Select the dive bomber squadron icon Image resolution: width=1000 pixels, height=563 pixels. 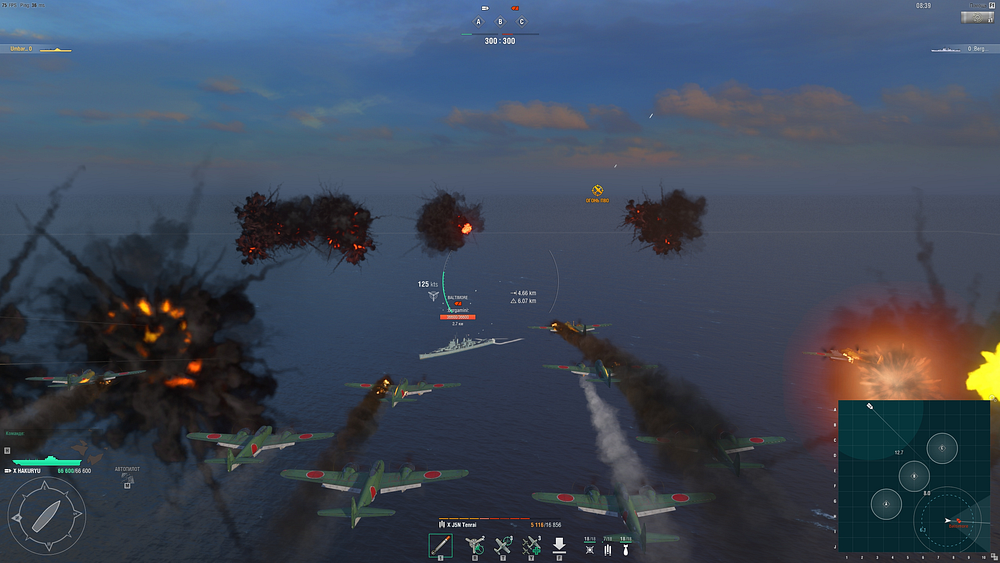click(626, 550)
